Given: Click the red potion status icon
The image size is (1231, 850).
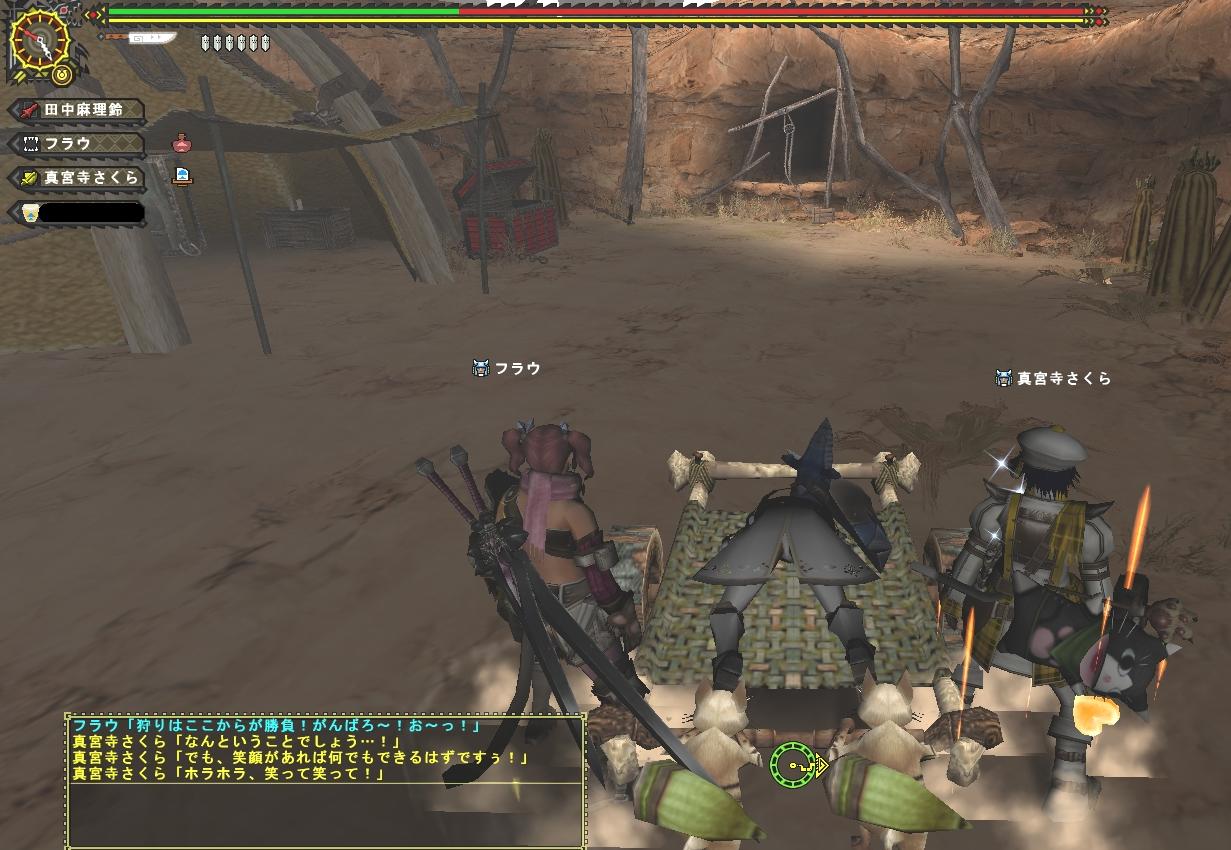Looking at the screenshot, I should (x=181, y=143).
